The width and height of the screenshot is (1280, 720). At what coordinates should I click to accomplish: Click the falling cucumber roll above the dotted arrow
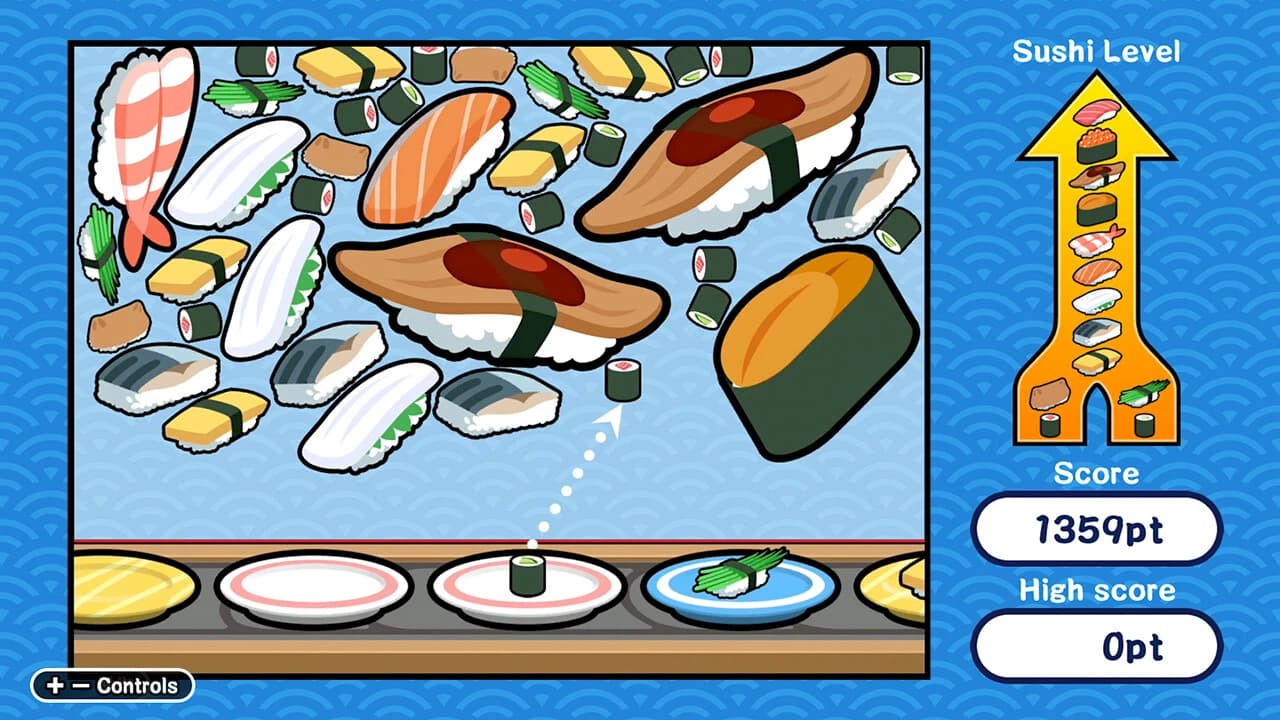[x=621, y=379]
